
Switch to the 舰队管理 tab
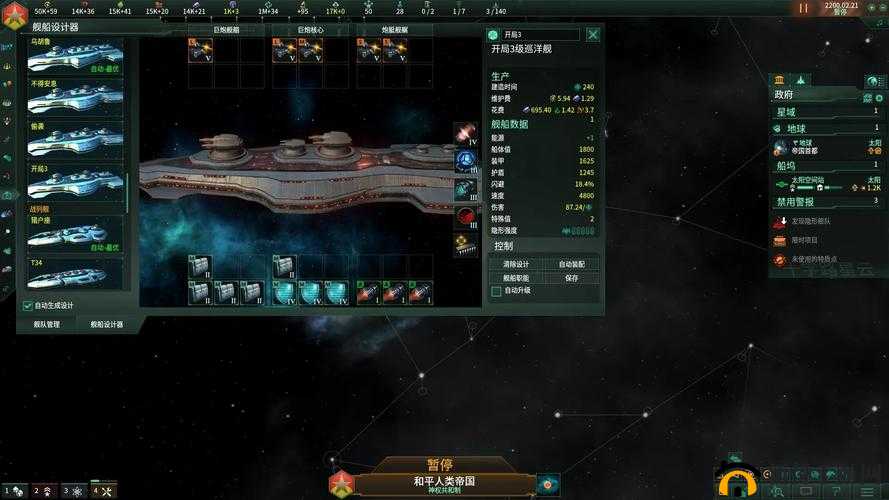[x=47, y=324]
